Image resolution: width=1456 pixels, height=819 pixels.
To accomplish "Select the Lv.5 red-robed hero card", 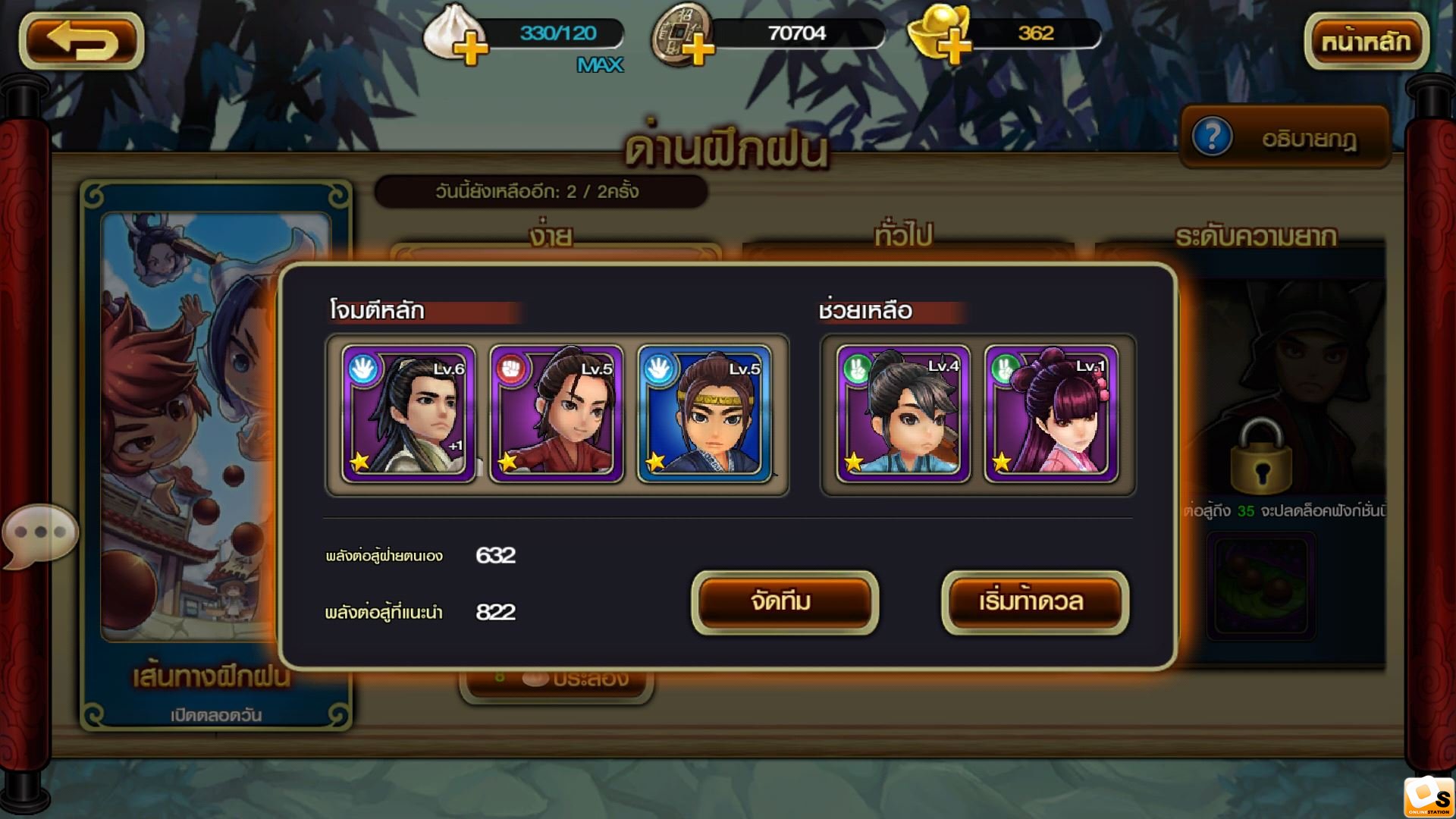I will [556, 414].
